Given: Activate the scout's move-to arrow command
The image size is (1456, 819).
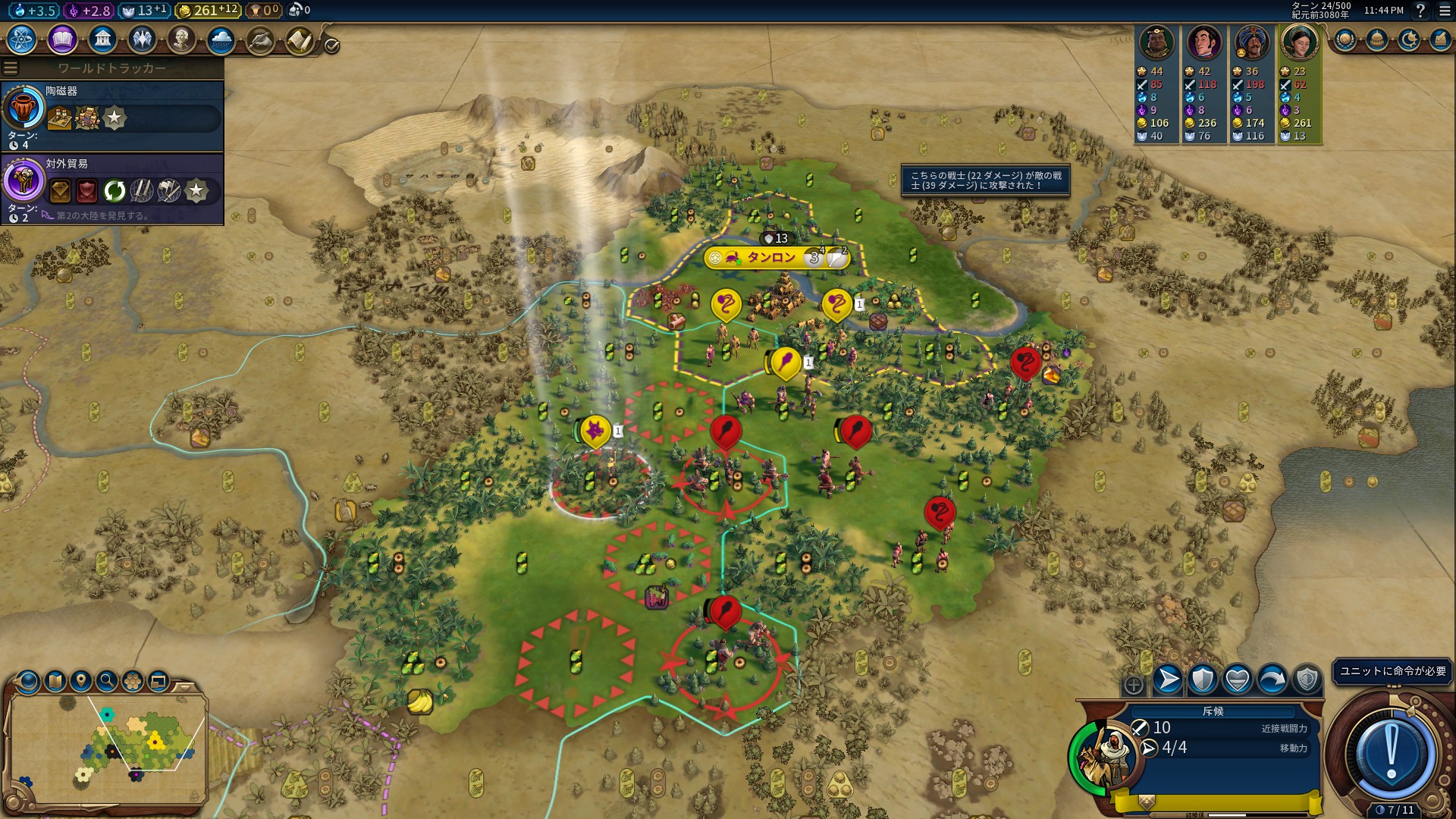Looking at the screenshot, I should pos(1168,679).
